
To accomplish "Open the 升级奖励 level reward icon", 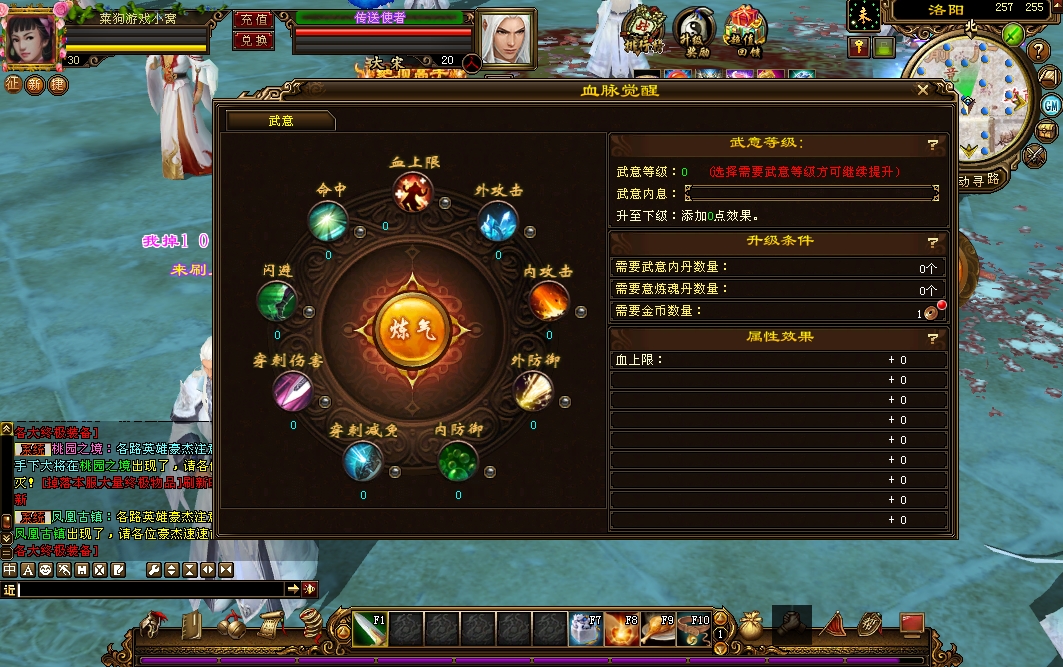I will coord(693,30).
